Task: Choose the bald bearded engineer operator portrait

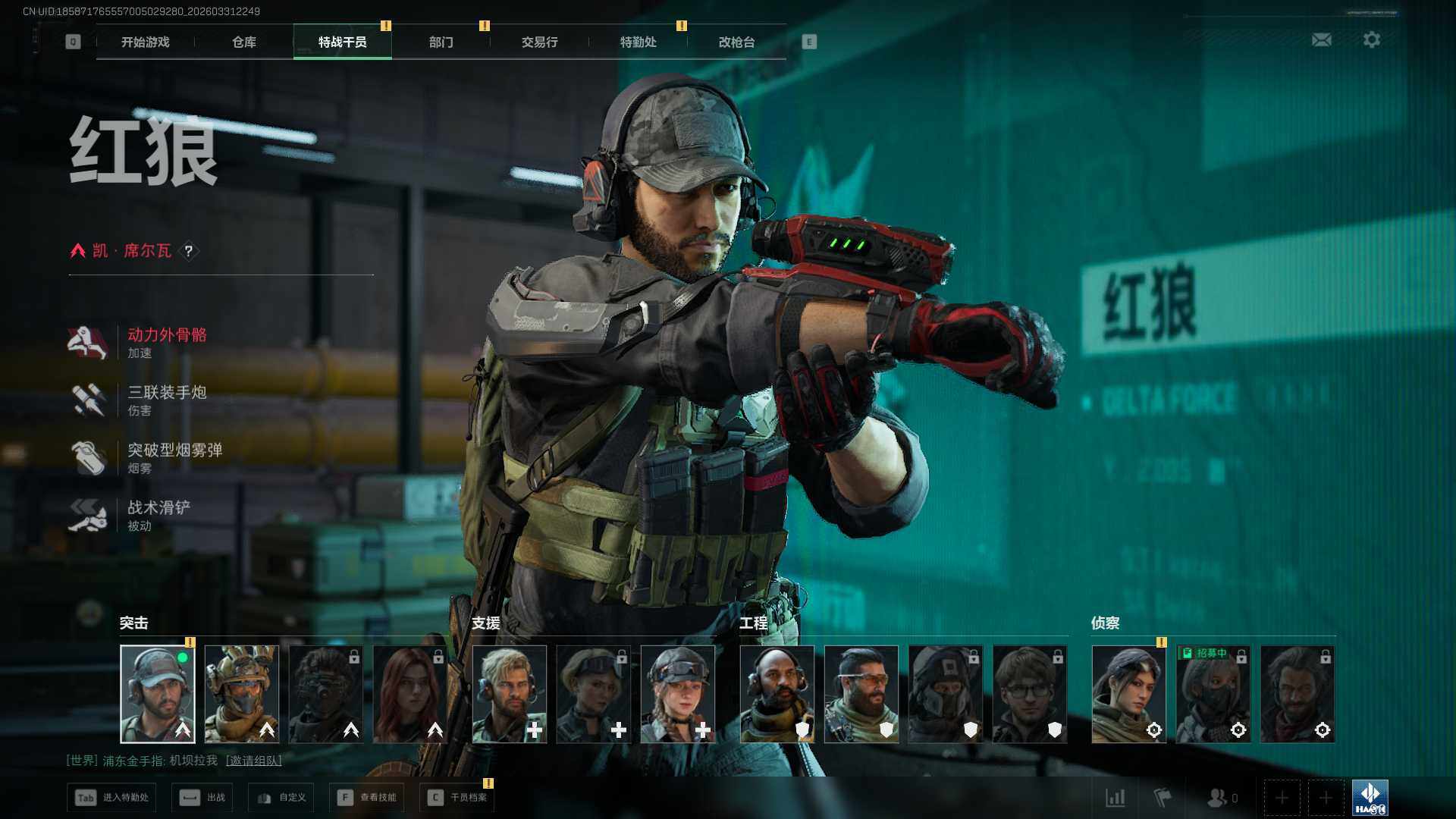Action: pos(777,694)
